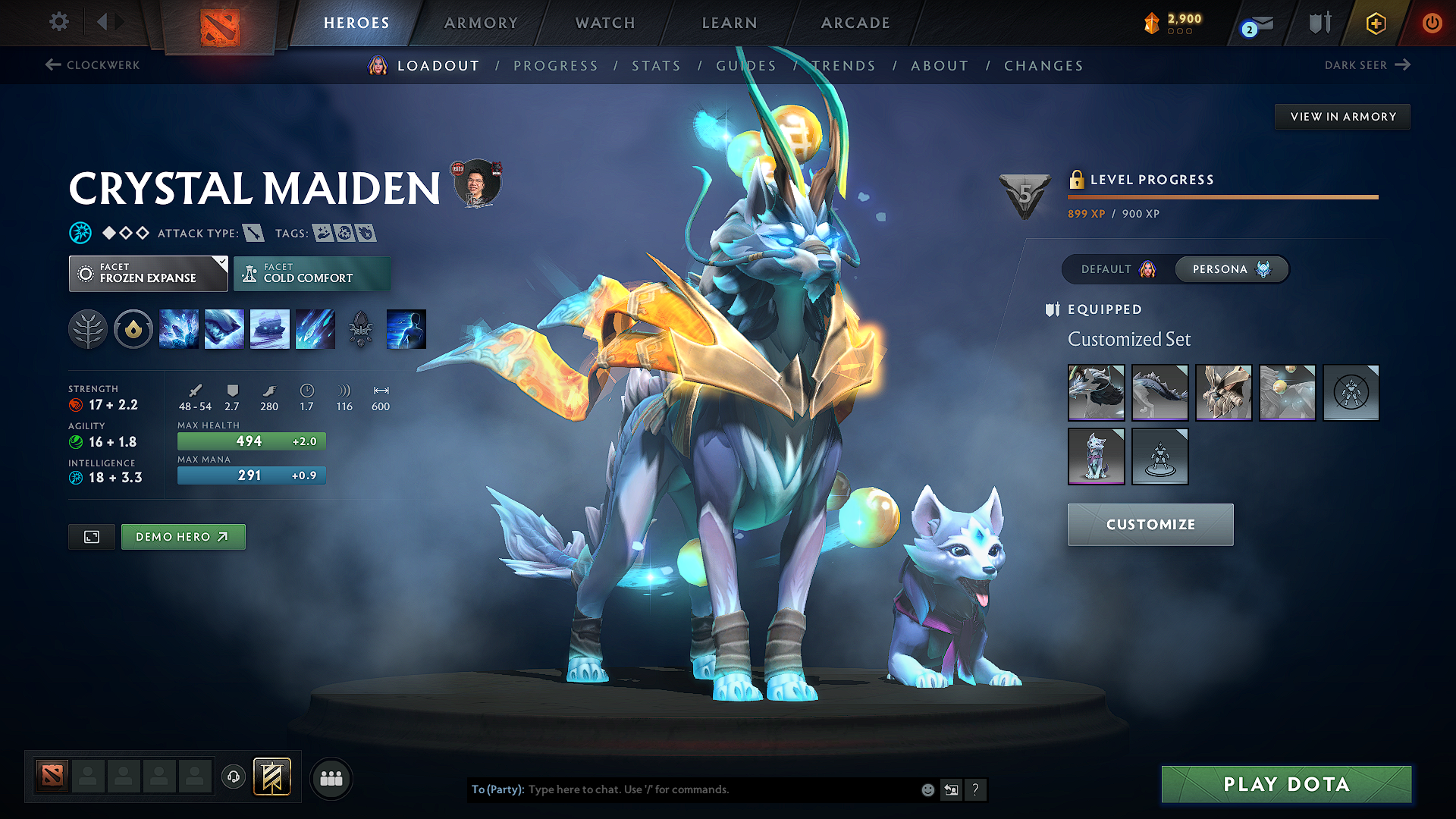
Task: Select the wolf pup equipped item thumbnail
Action: pos(1097,456)
